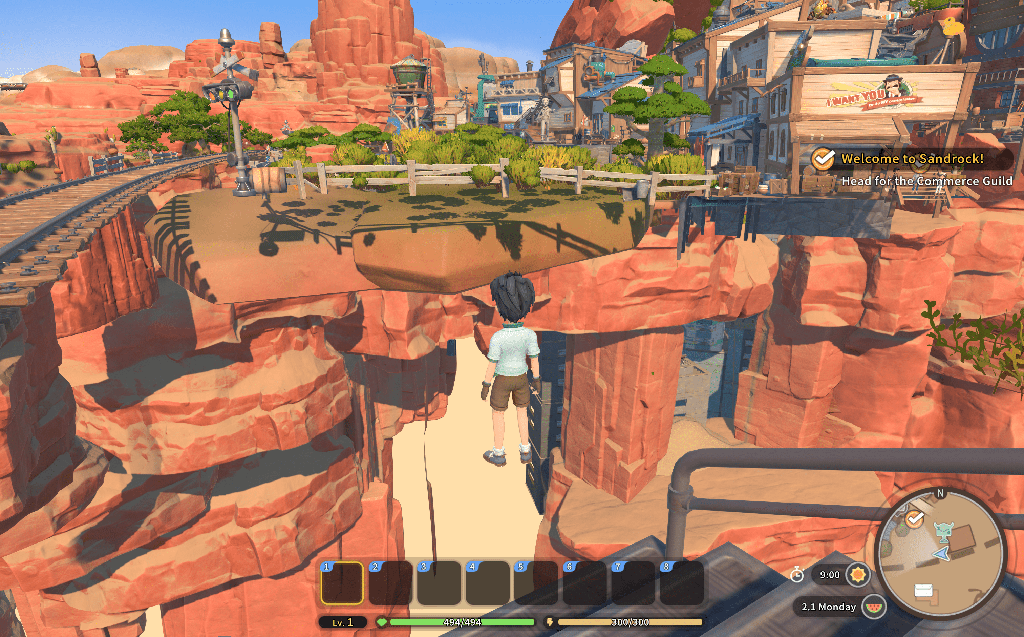Click the orange checkmark quest marker on minimap
The height and width of the screenshot is (637, 1024).
pos(914,519)
